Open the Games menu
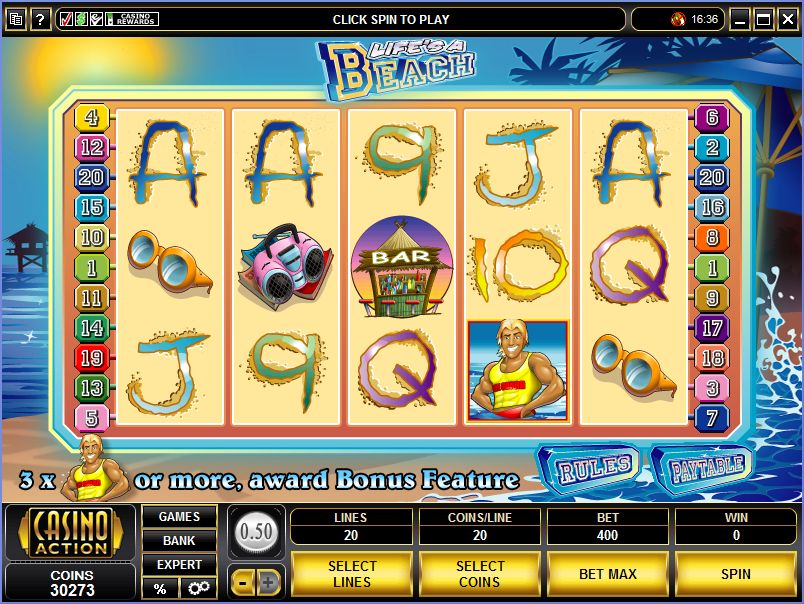The width and height of the screenshot is (804, 604). click(x=179, y=517)
